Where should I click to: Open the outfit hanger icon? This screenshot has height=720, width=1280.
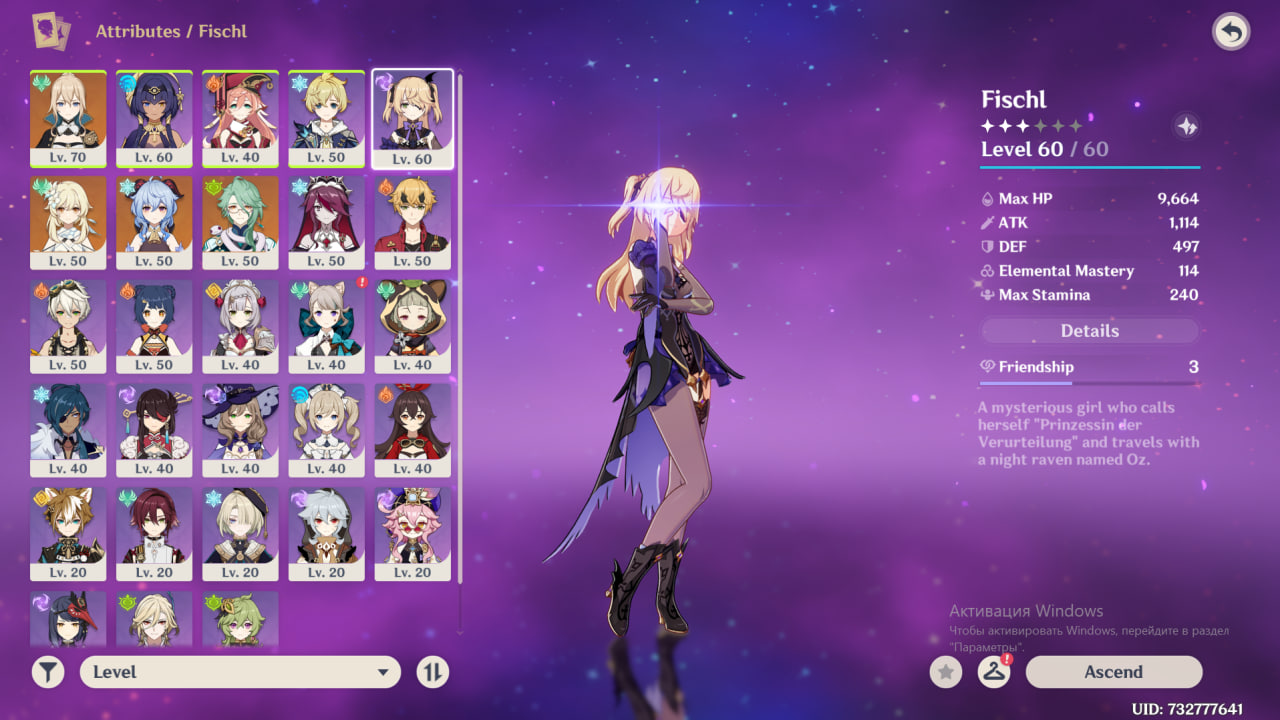(993, 672)
